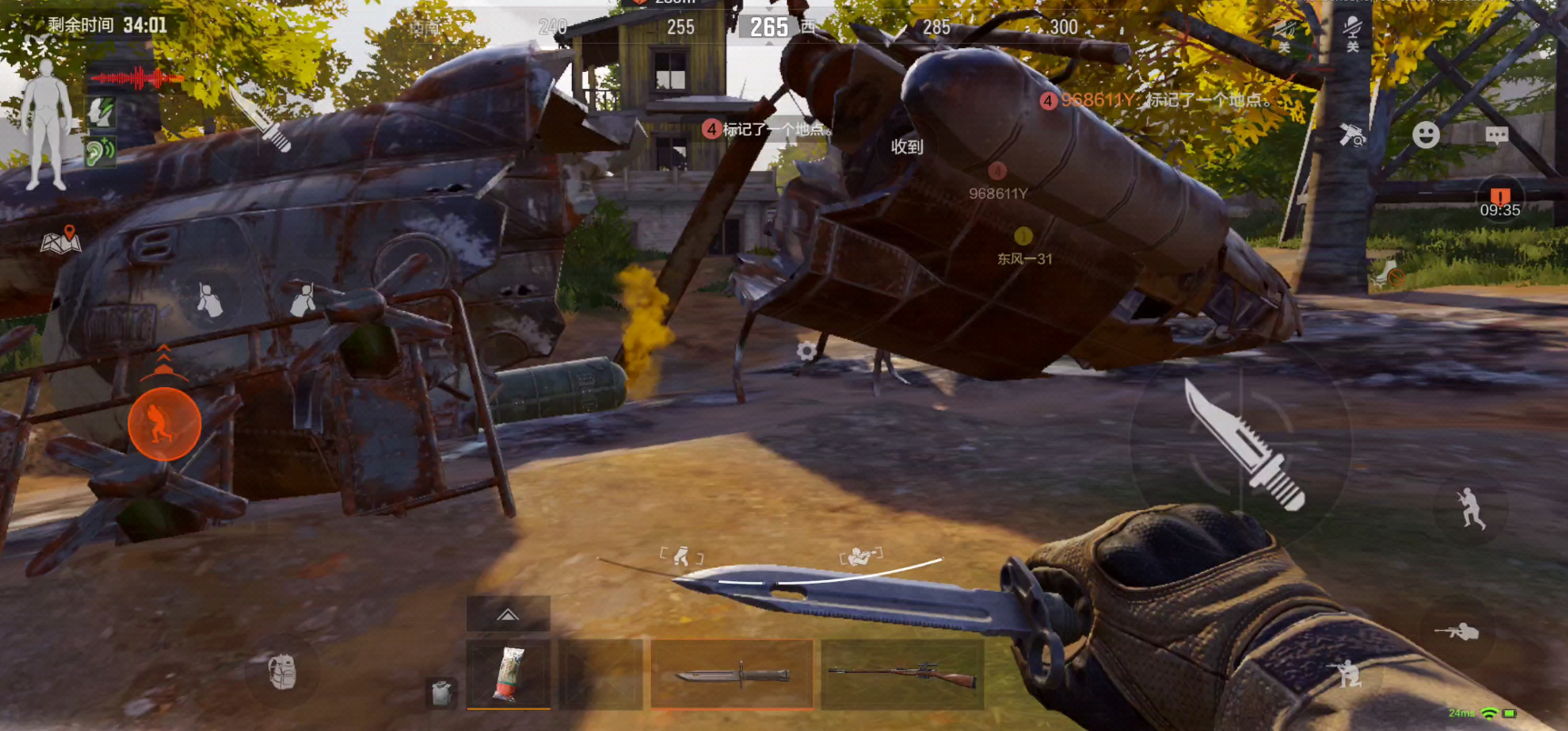The height and width of the screenshot is (731, 1568).
Task: Select the bayonet knife weapon slot
Action: pos(732,675)
